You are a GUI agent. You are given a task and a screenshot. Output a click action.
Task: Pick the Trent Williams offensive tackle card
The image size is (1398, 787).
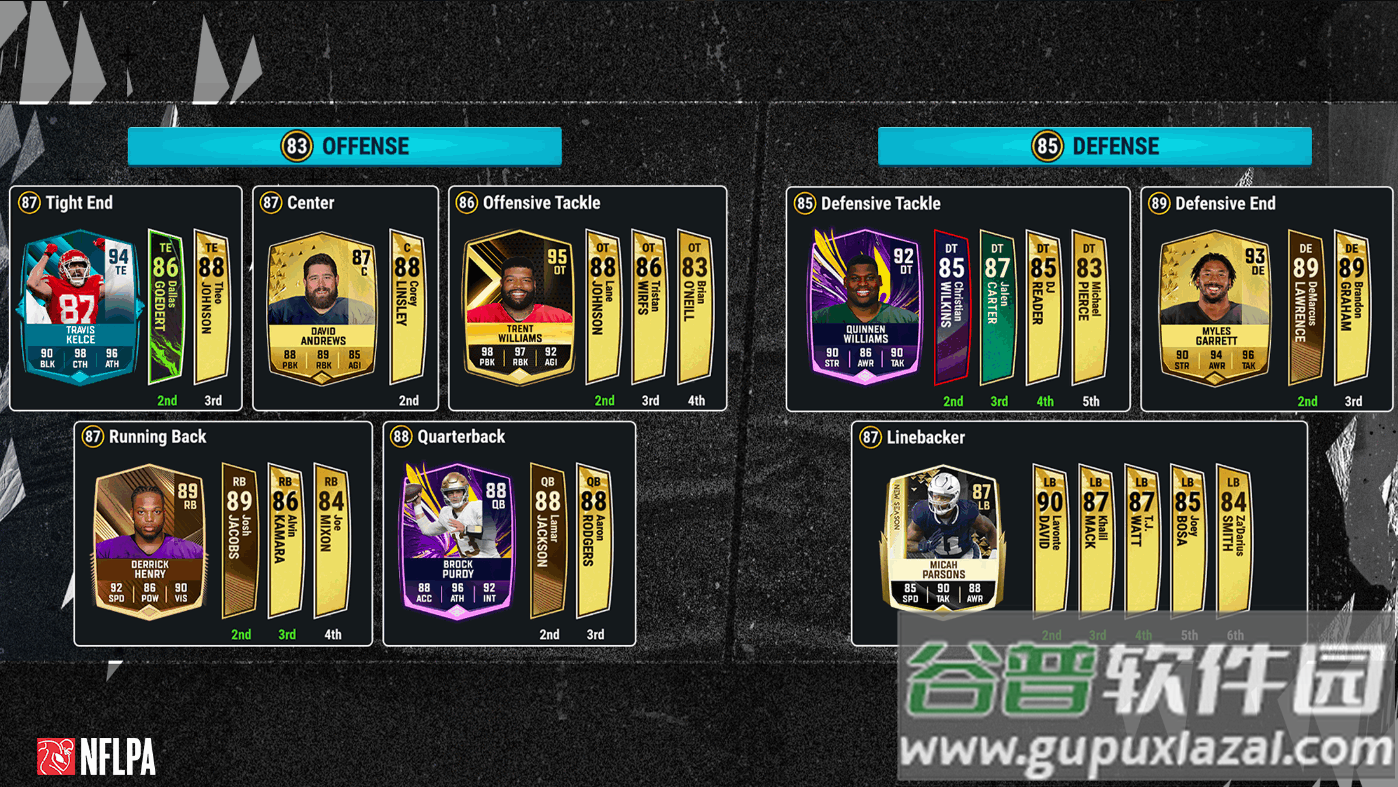(x=519, y=307)
